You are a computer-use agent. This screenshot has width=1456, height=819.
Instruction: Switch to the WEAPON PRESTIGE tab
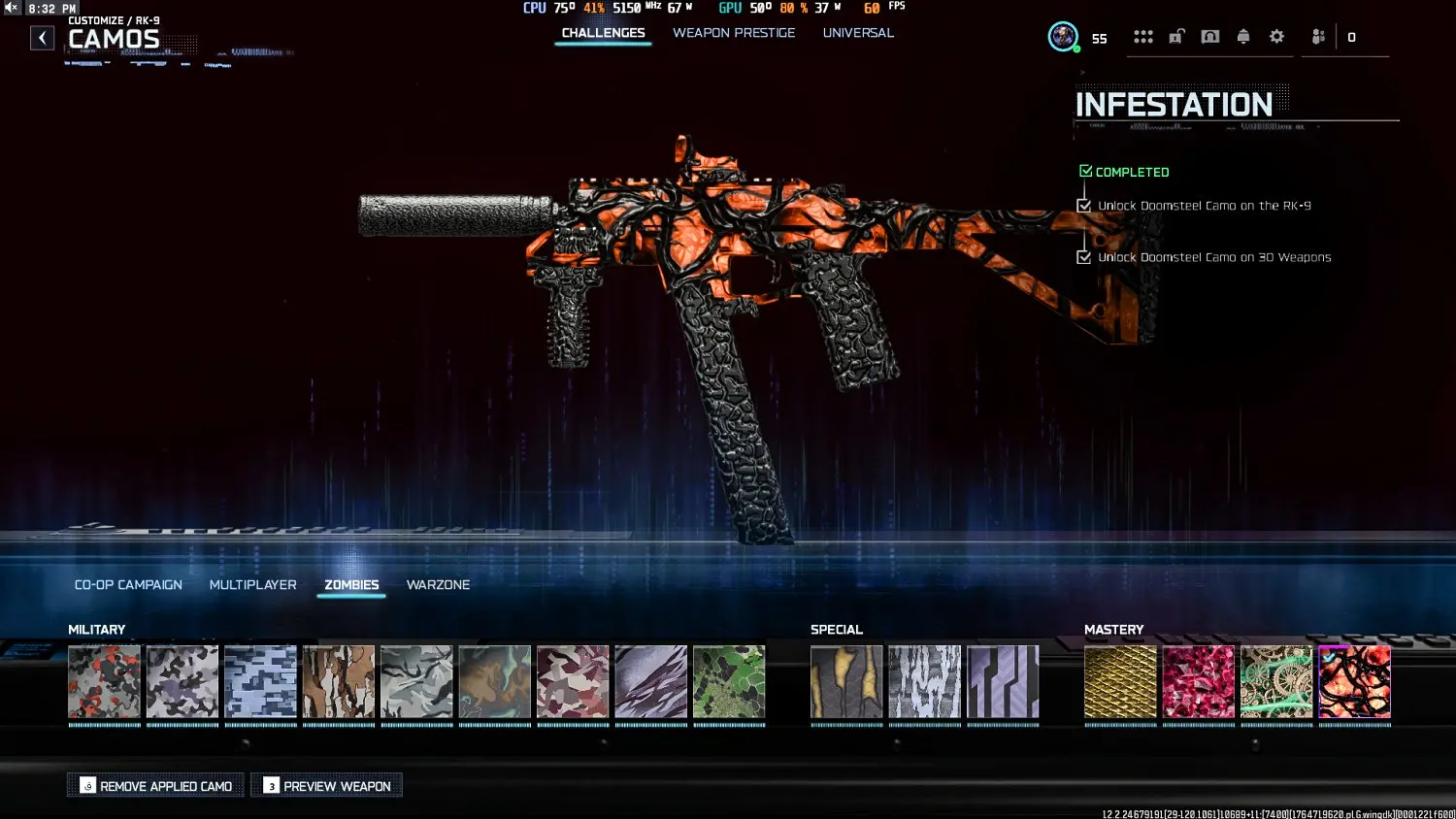tap(734, 32)
